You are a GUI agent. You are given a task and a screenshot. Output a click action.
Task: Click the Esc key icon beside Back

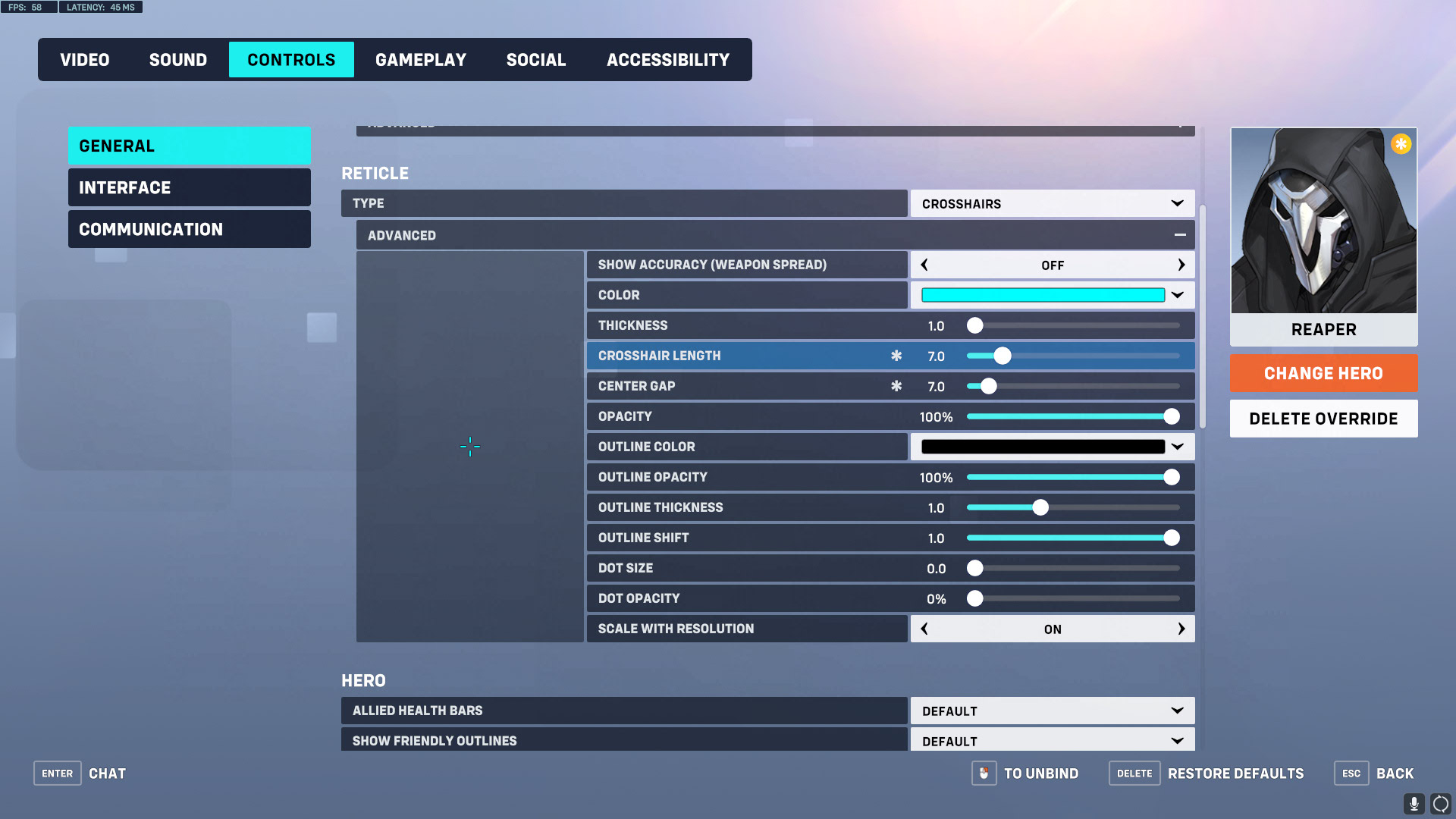click(1351, 773)
